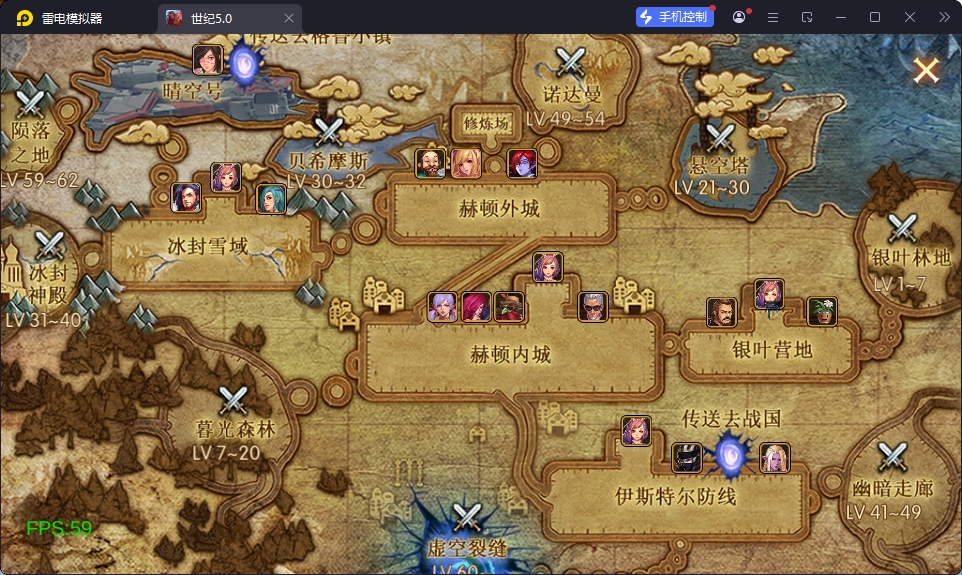Select the 冰封雪域 region on the map
This screenshot has width=962, height=575.
click(x=208, y=246)
